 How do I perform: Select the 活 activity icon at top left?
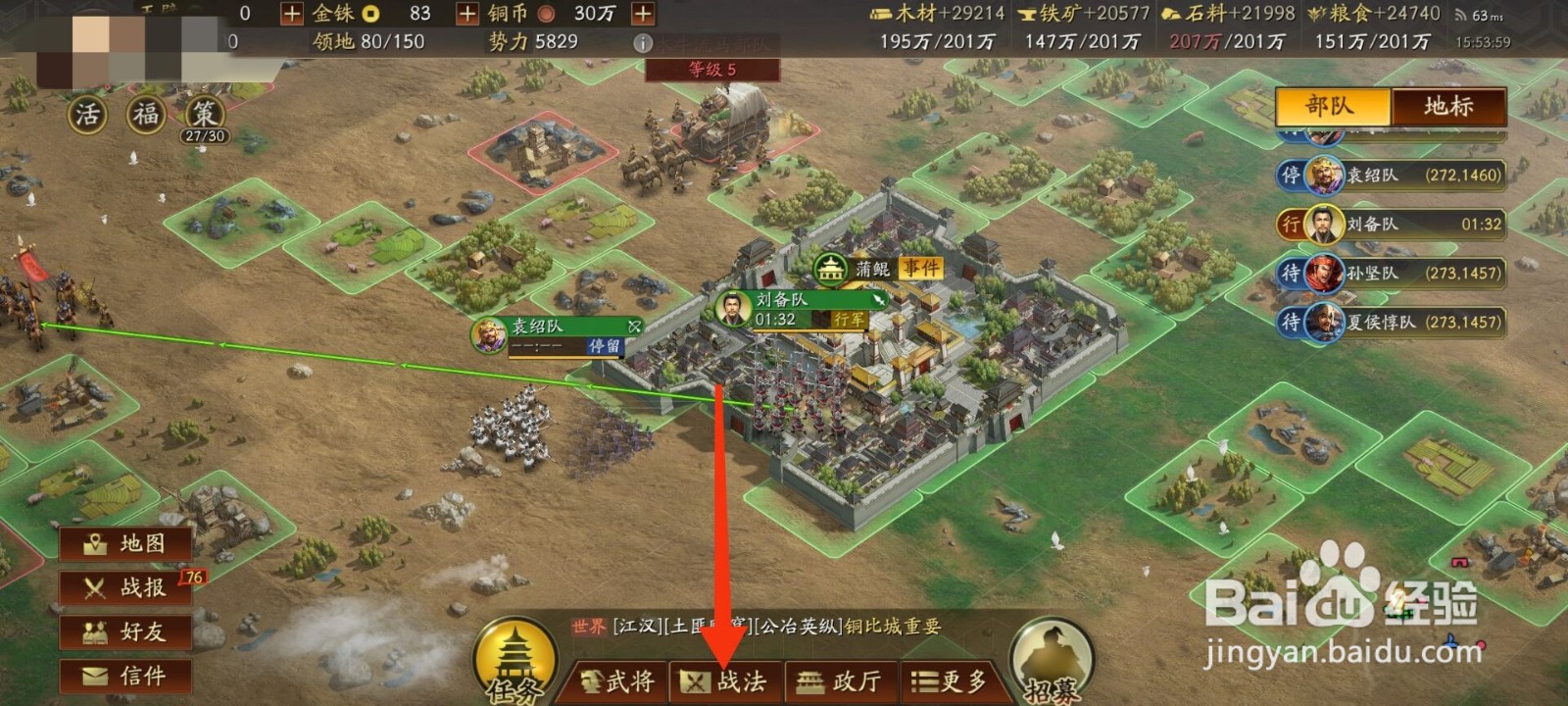86,114
